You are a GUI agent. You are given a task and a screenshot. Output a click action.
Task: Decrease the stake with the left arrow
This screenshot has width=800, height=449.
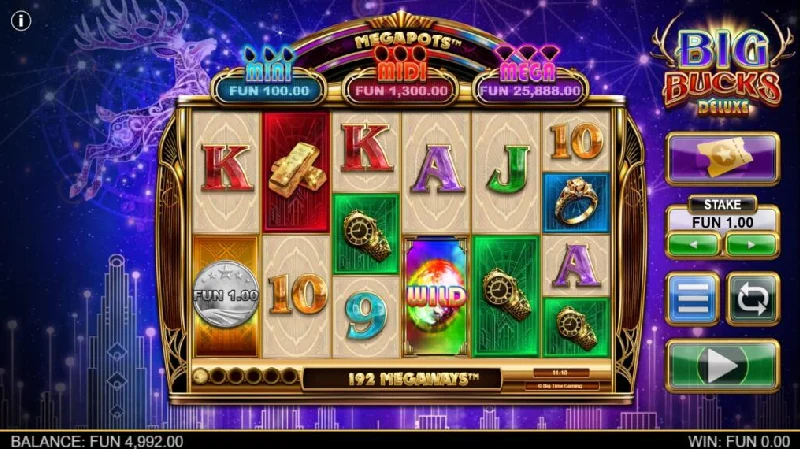coord(694,244)
